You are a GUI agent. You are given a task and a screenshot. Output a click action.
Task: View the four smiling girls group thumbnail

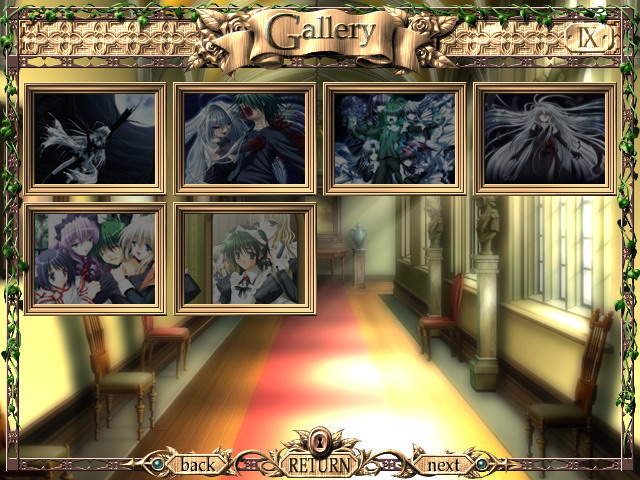[95, 259]
